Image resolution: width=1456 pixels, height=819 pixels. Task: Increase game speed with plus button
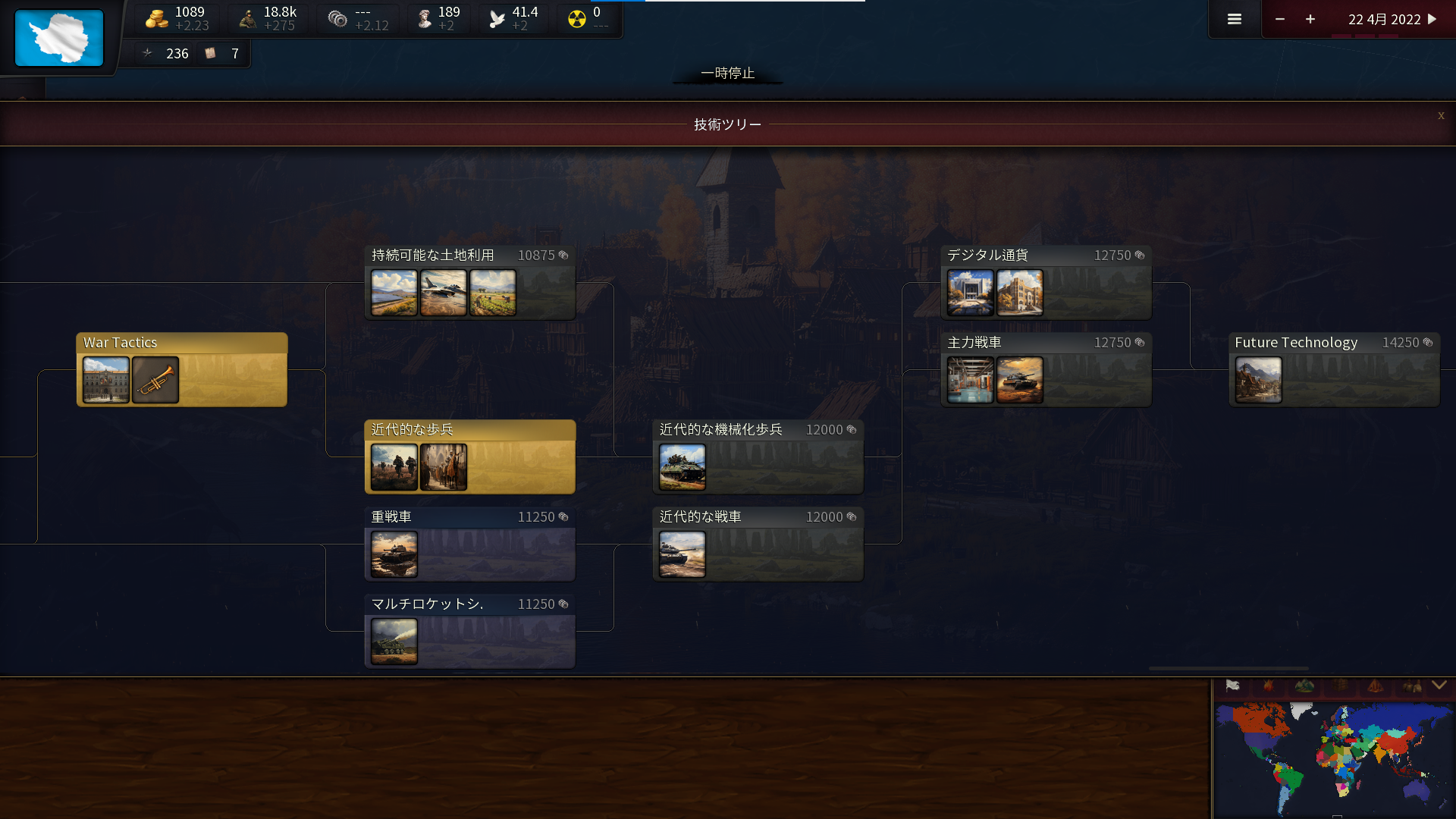[1310, 19]
